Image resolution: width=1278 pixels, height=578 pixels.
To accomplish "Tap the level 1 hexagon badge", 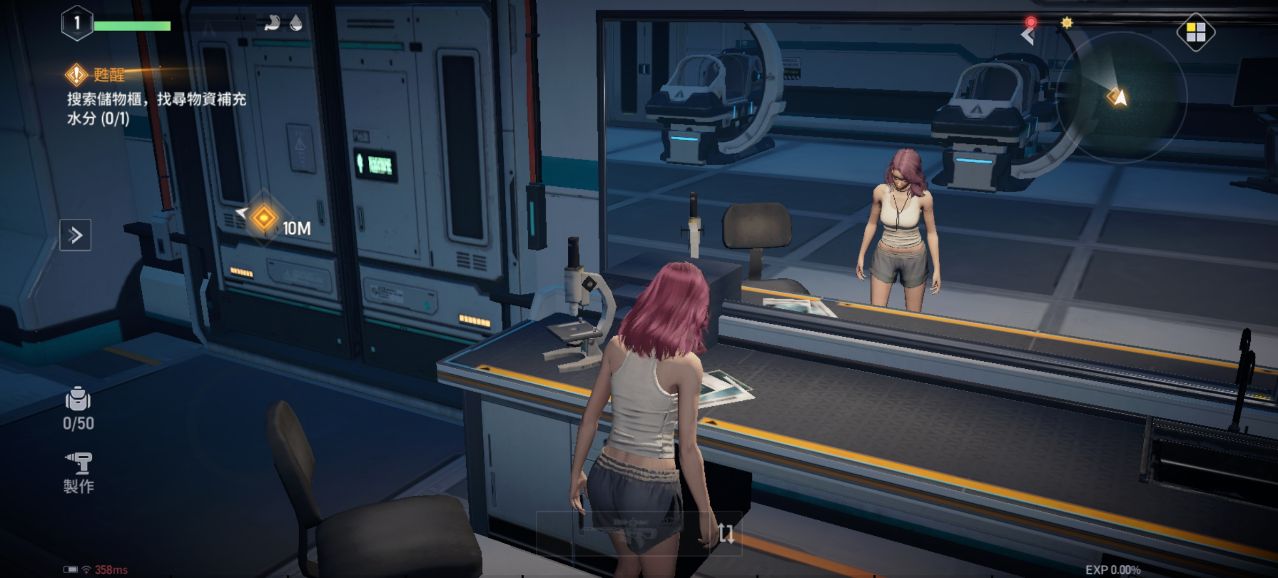I will pyautogui.click(x=76, y=23).
